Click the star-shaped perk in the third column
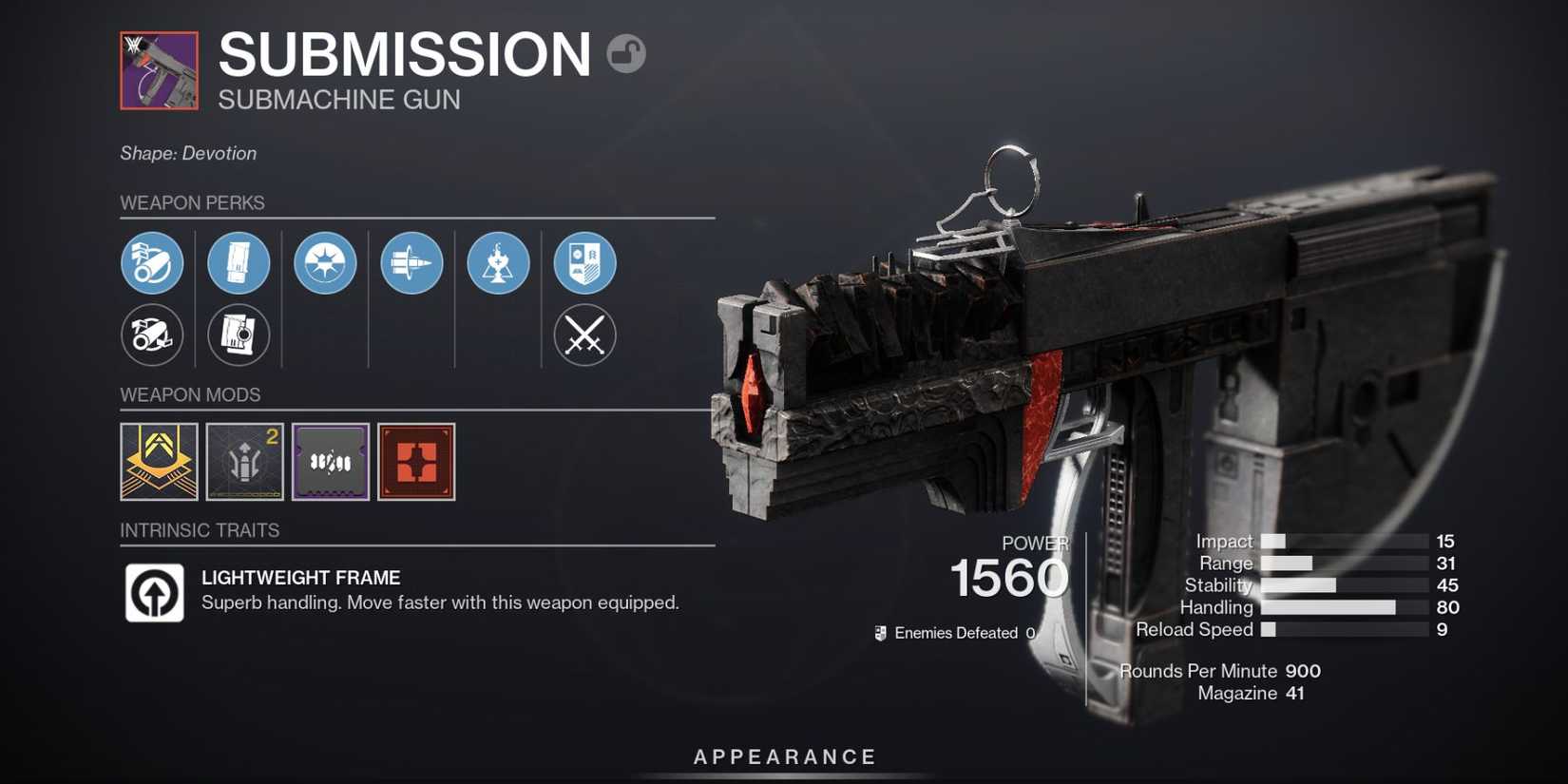 click(325, 263)
